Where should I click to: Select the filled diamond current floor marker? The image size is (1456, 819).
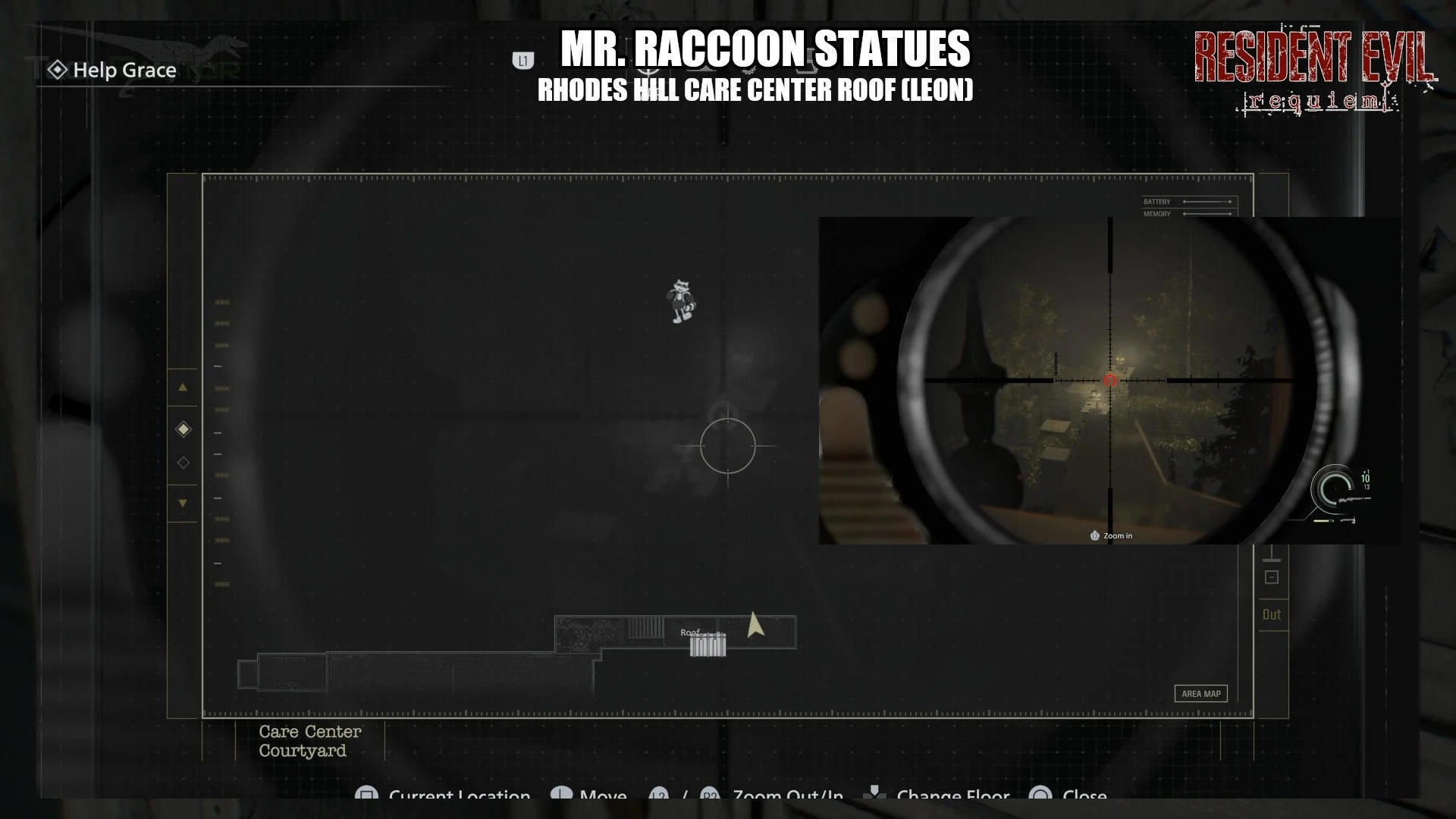[x=183, y=429]
